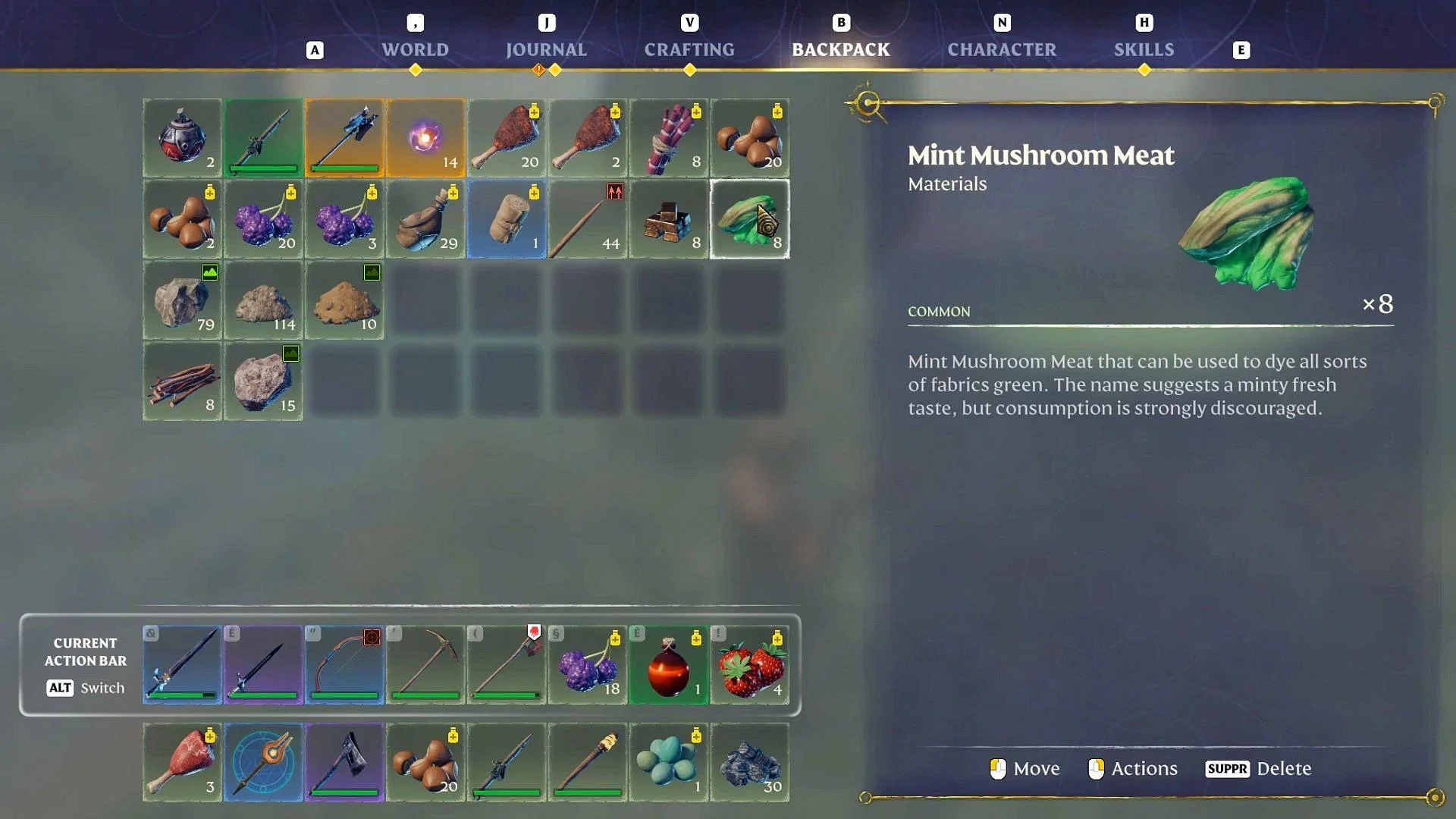Select the metal ingots stack
The height and width of the screenshot is (819, 1456).
(x=669, y=219)
